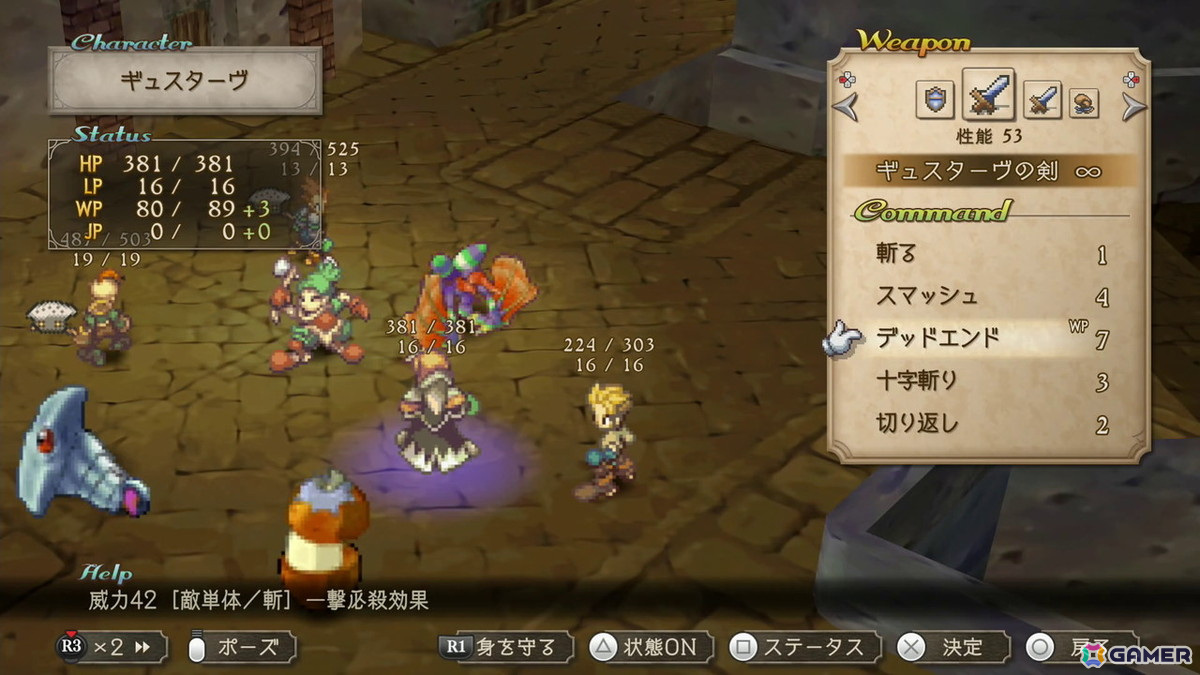Switch to the shield equipment icon
Screen dimensions: 1200x675
coord(935,100)
